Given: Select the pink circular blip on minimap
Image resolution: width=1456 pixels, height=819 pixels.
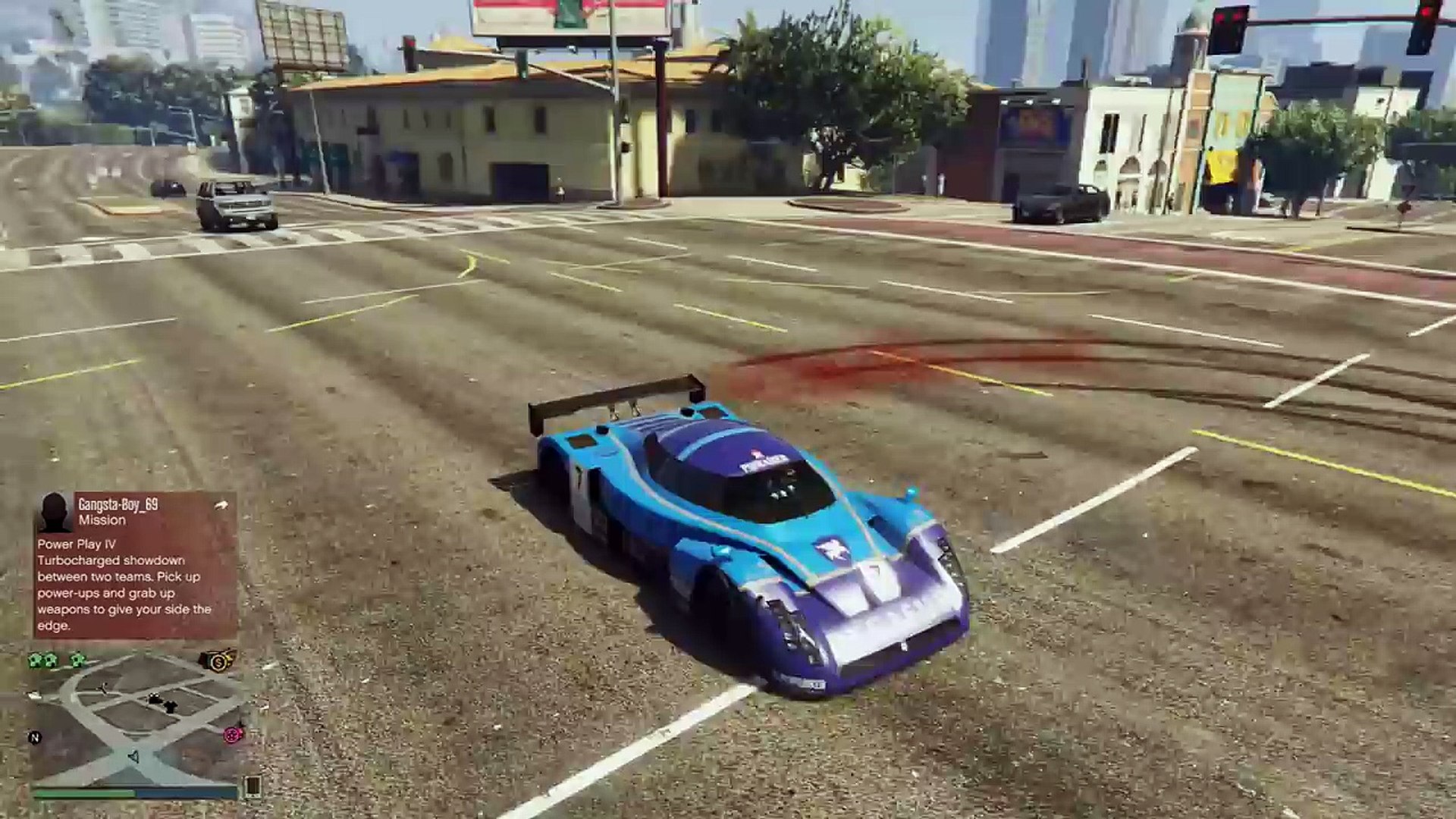Looking at the screenshot, I should point(233,734).
